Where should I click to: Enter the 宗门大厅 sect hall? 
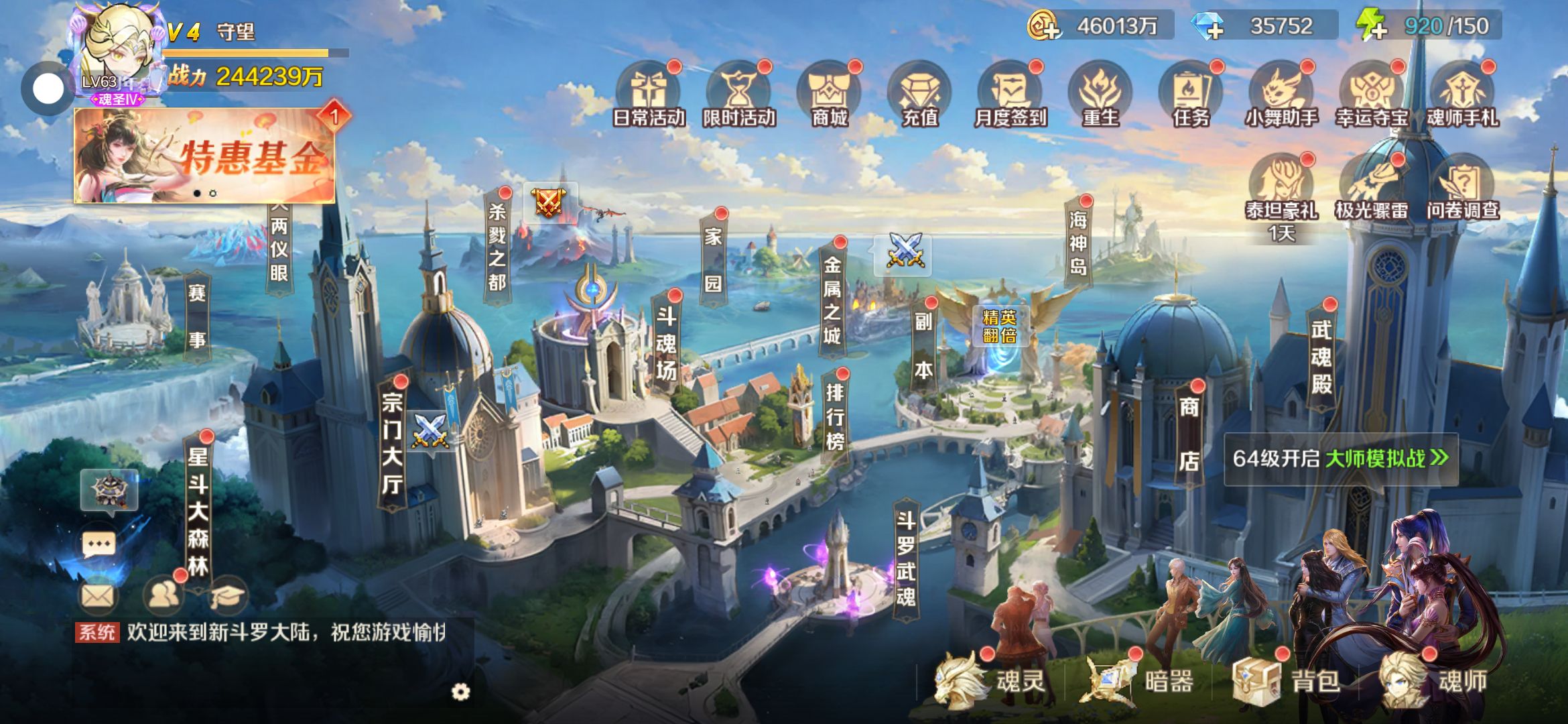(x=392, y=442)
